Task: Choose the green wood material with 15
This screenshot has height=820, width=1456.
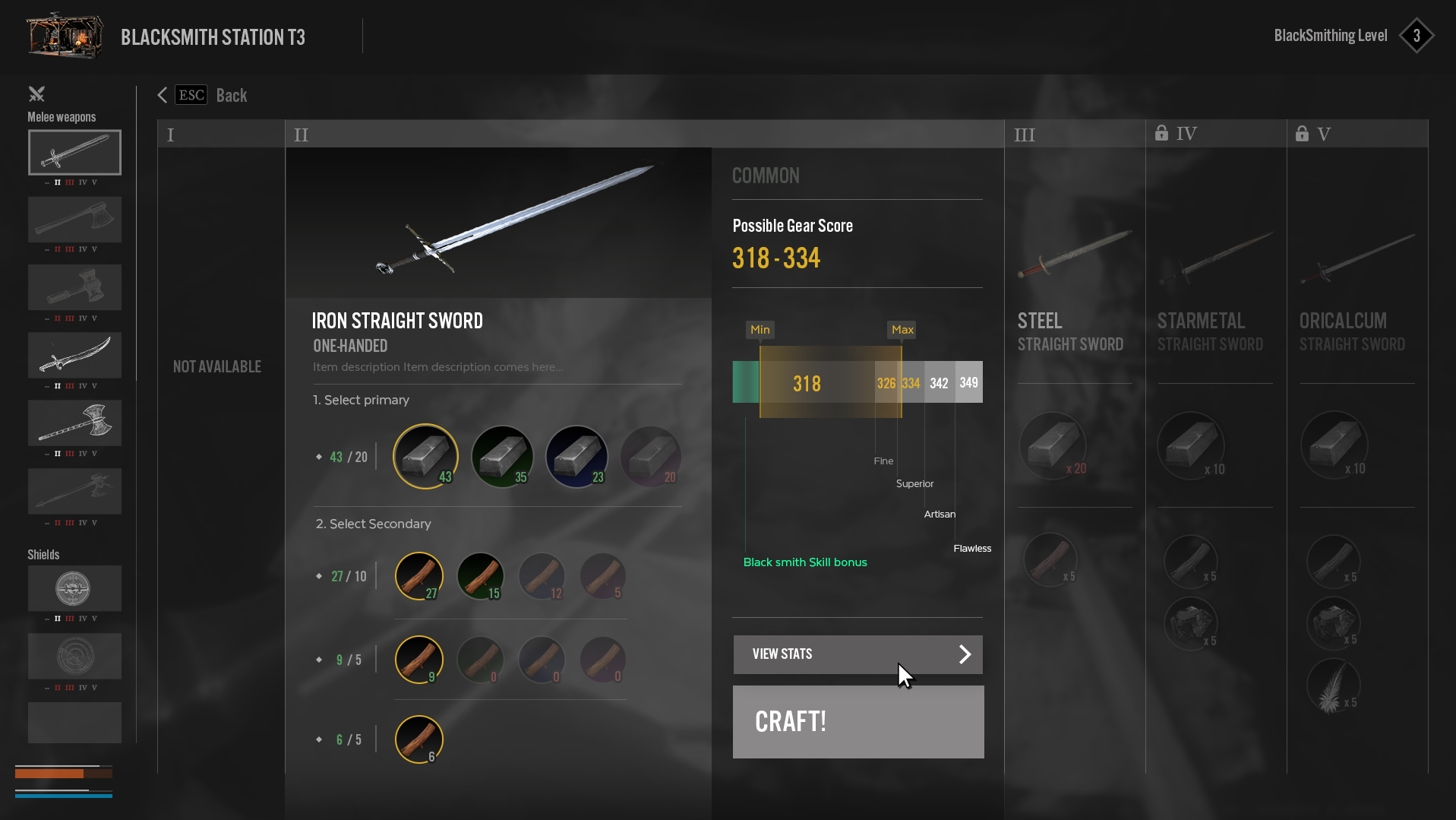Action: [480, 576]
